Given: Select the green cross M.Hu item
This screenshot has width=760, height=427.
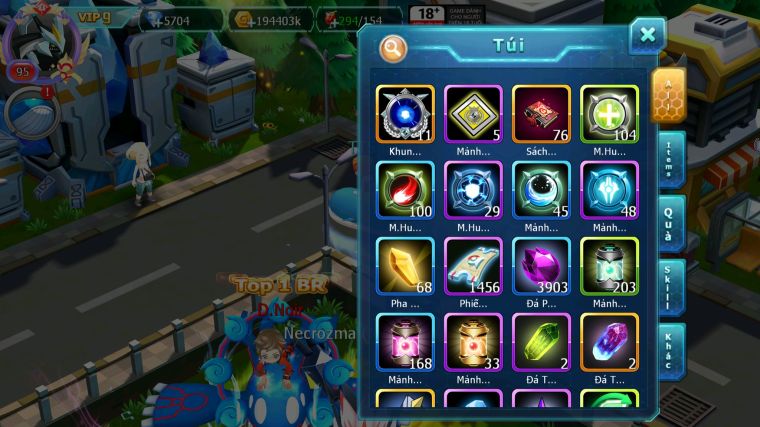Looking at the screenshot, I should tap(609, 115).
